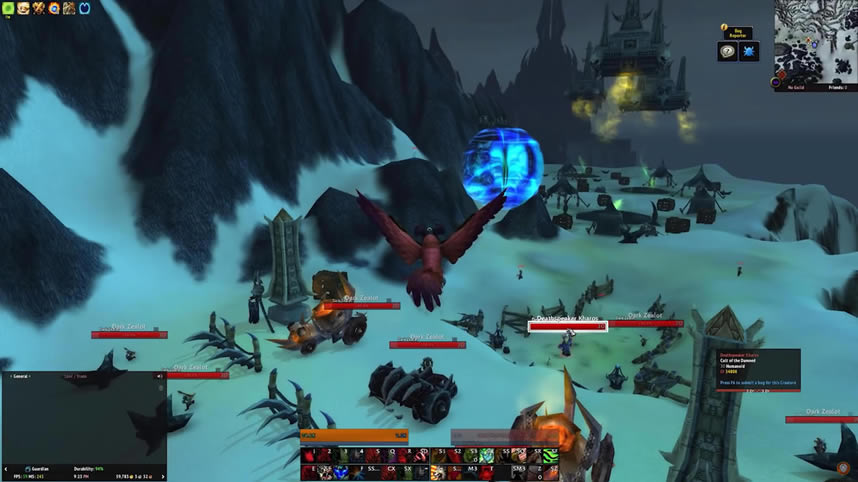Image resolution: width=858 pixels, height=482 pixels.
Task: Click the speech bubble question mark button
Action: tap(727, 52)
